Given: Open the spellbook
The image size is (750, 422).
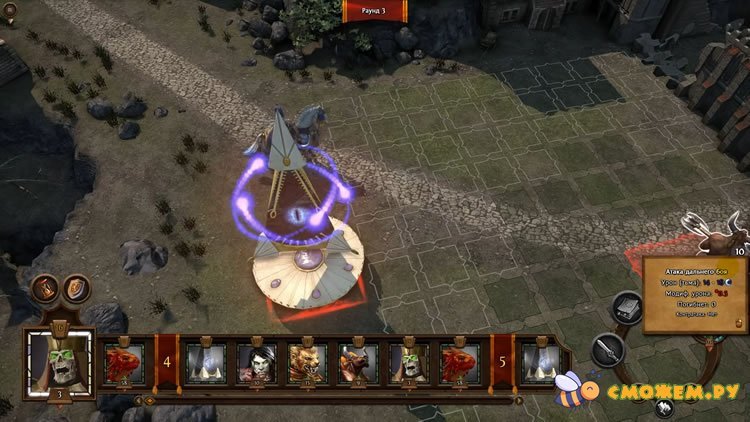Looking at the screenshot, I should [x=626, y=307].
